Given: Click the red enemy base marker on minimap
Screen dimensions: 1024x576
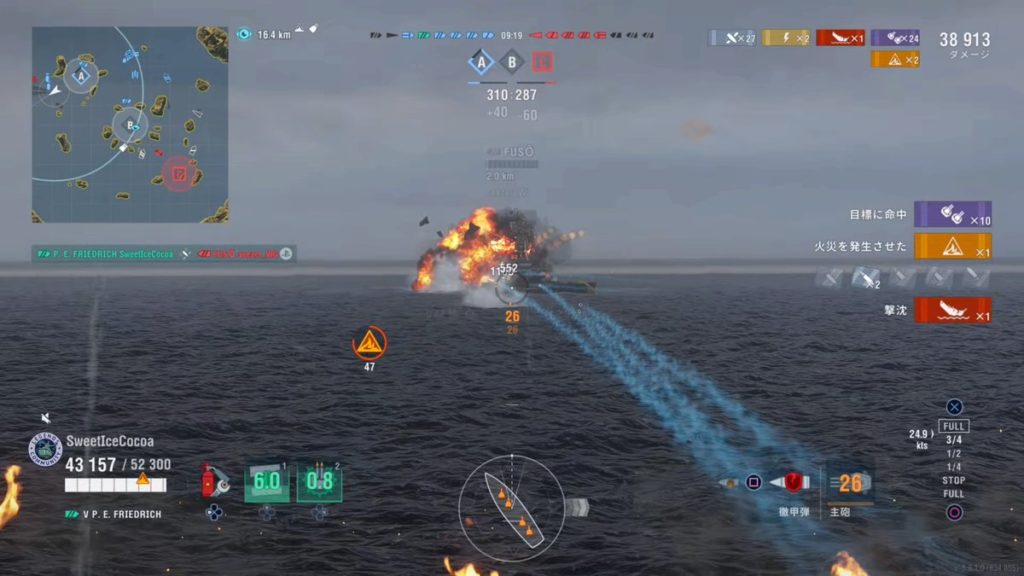Looking at the screenshot, I should (178, 174).
